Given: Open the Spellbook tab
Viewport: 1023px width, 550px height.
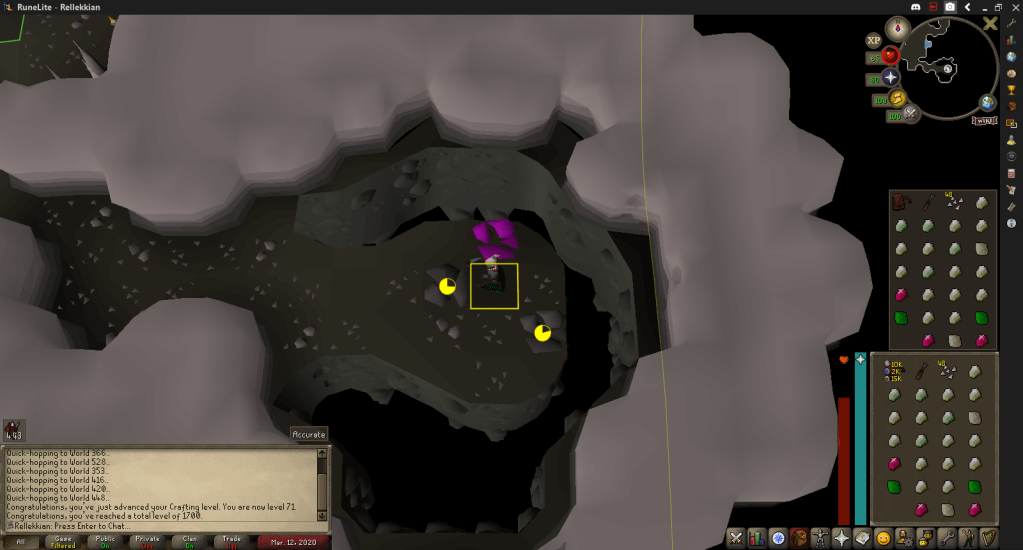Looking at the screenshot, I should [x=863, y=538].
